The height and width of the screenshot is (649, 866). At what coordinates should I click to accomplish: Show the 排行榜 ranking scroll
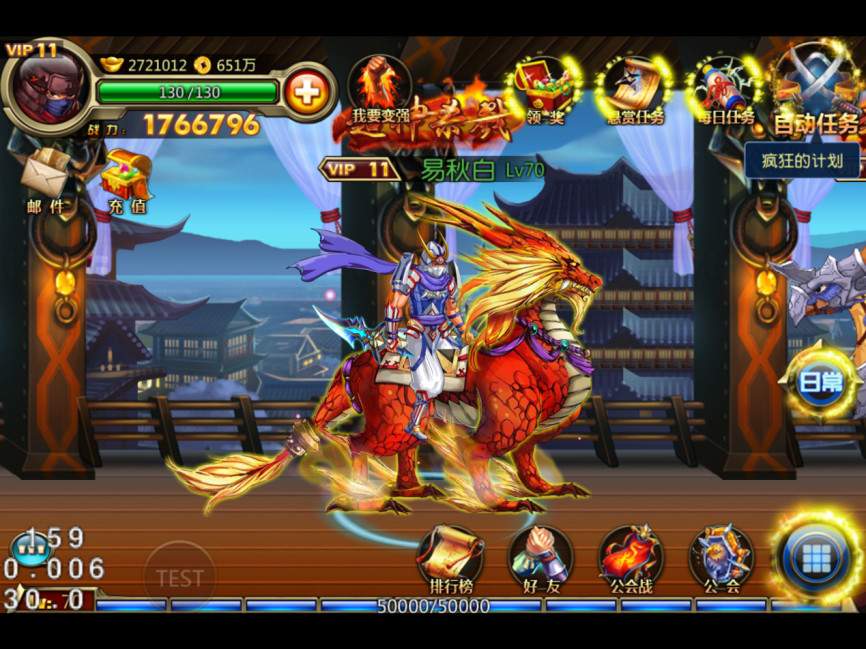449,558
